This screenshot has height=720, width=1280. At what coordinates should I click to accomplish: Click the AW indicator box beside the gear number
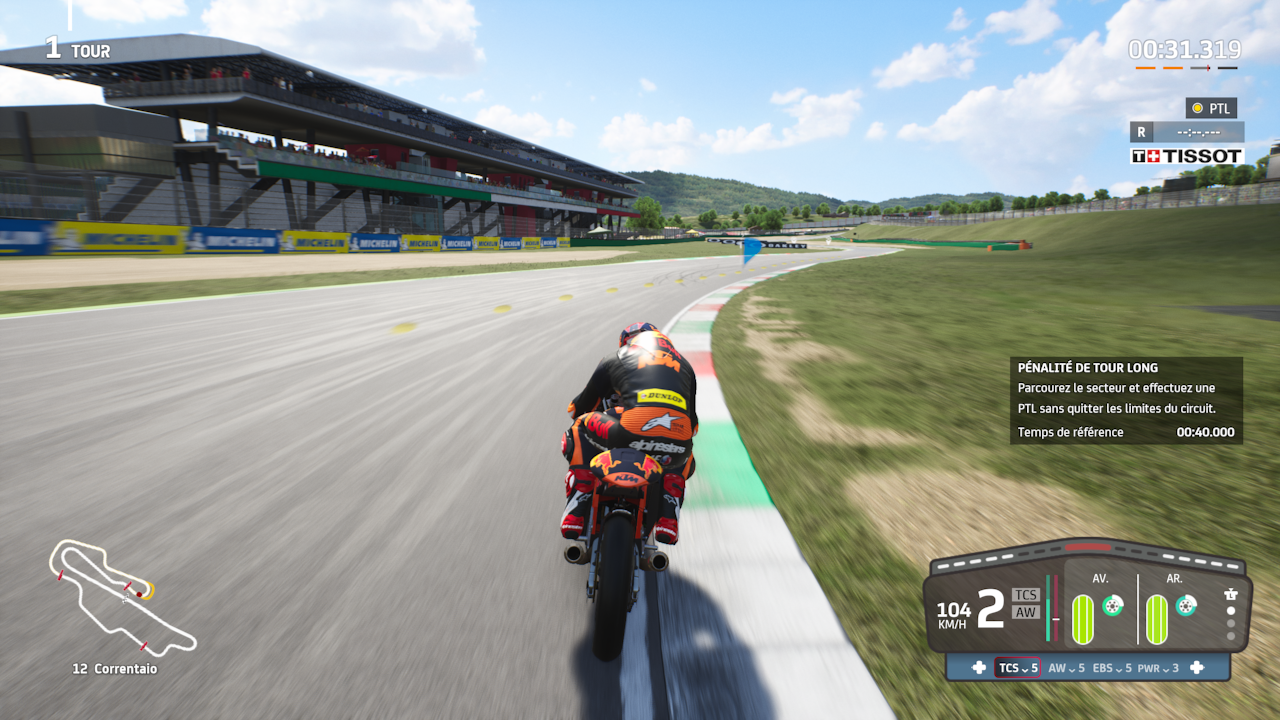pos(1026,612)
